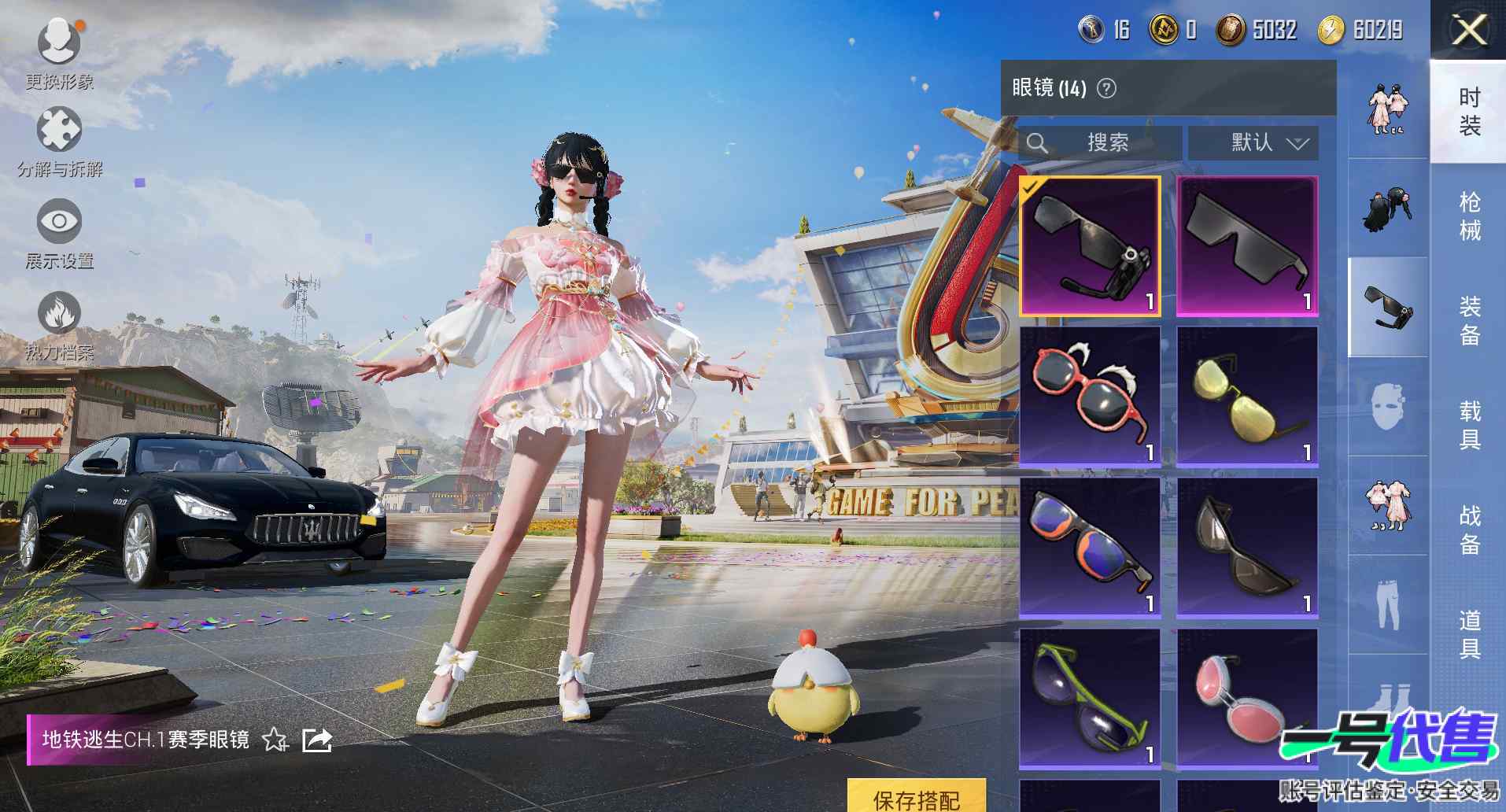The height and width of the screenshot is (812, 1506).
Task: Open the 热力档案 flame archive
Action: point(60,323)
